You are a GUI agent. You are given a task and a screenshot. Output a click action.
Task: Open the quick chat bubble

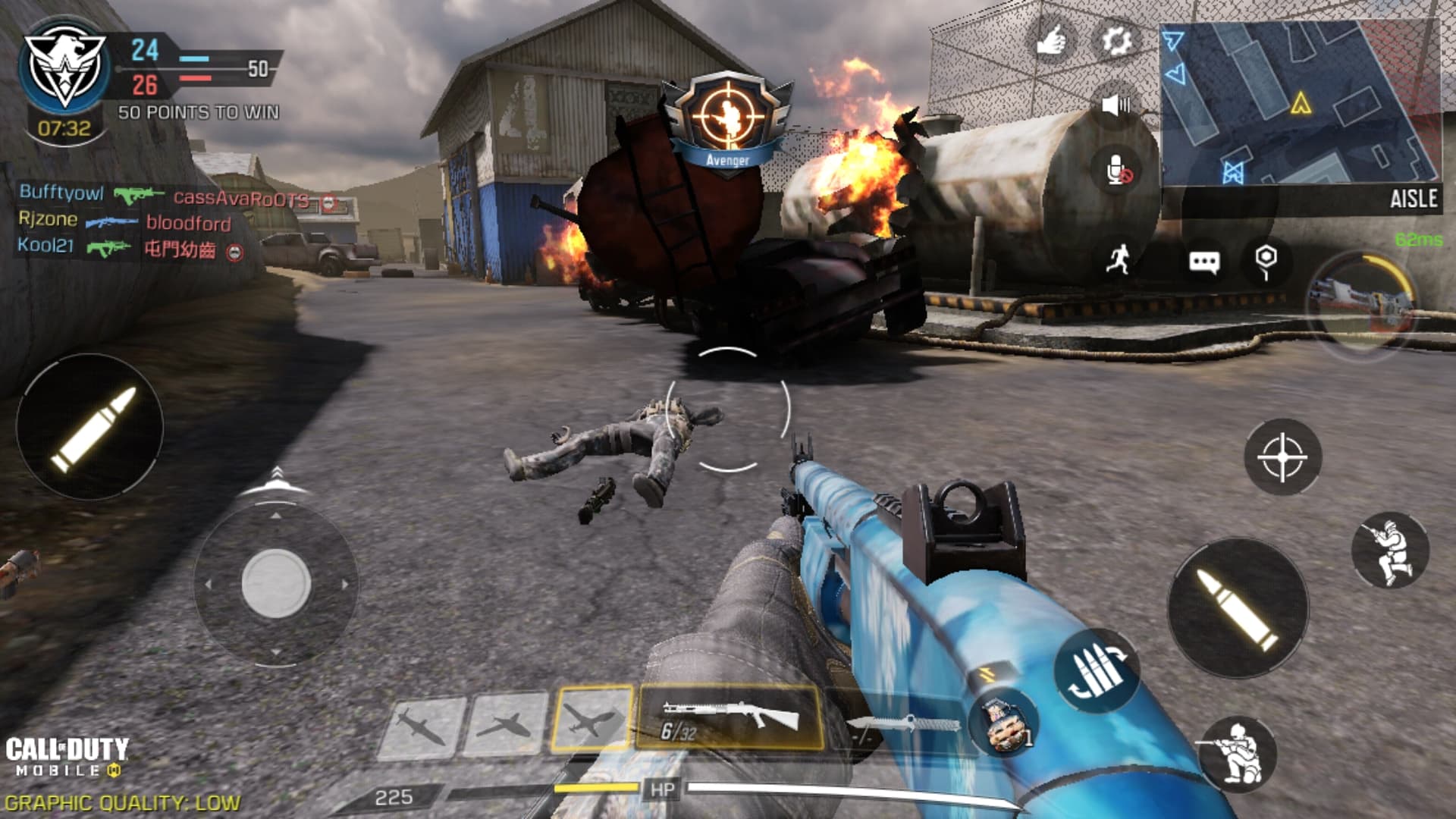tap(1203, 262)
